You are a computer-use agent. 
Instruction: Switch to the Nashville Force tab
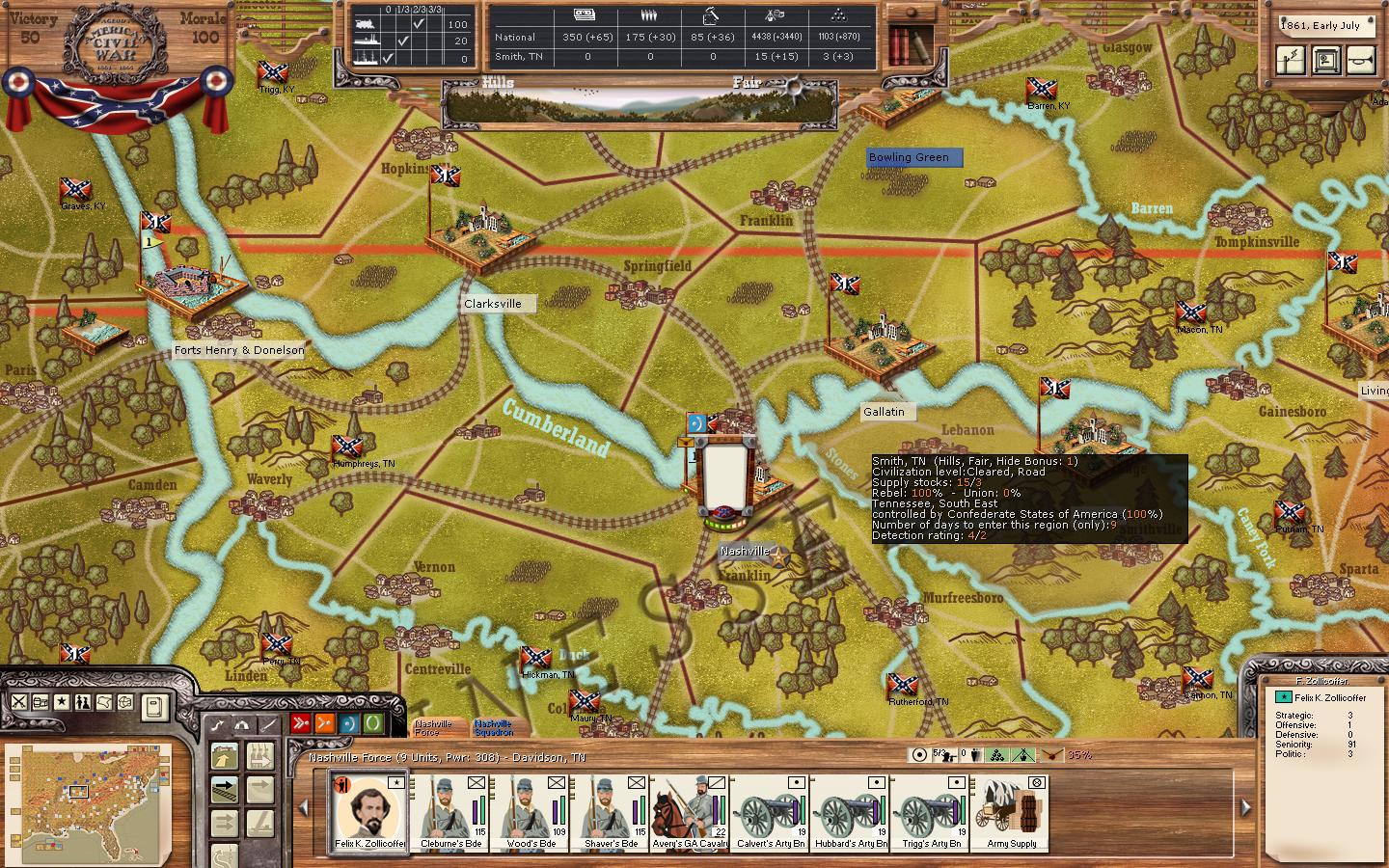(435, 727)
